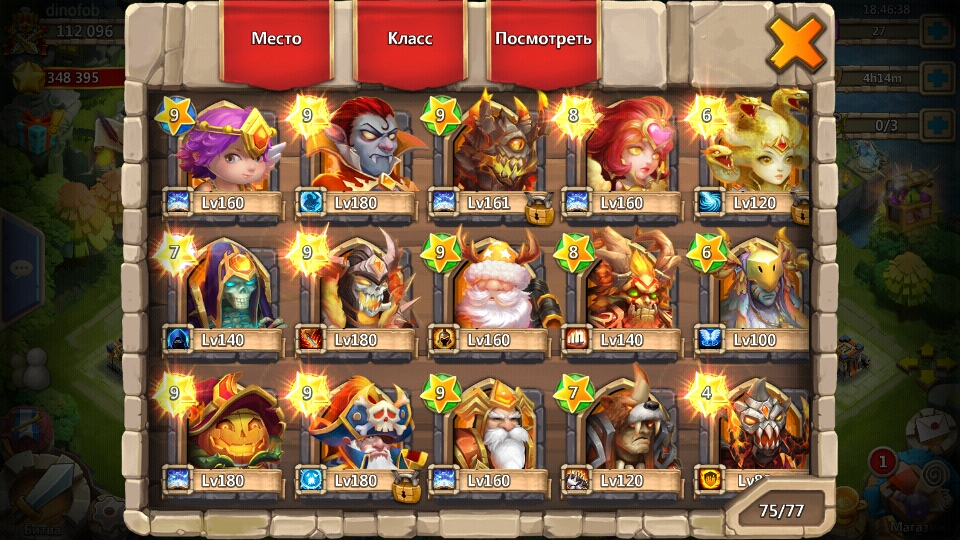Close the hero list window
Screen dimensions: 960x540
click(796, 43)
